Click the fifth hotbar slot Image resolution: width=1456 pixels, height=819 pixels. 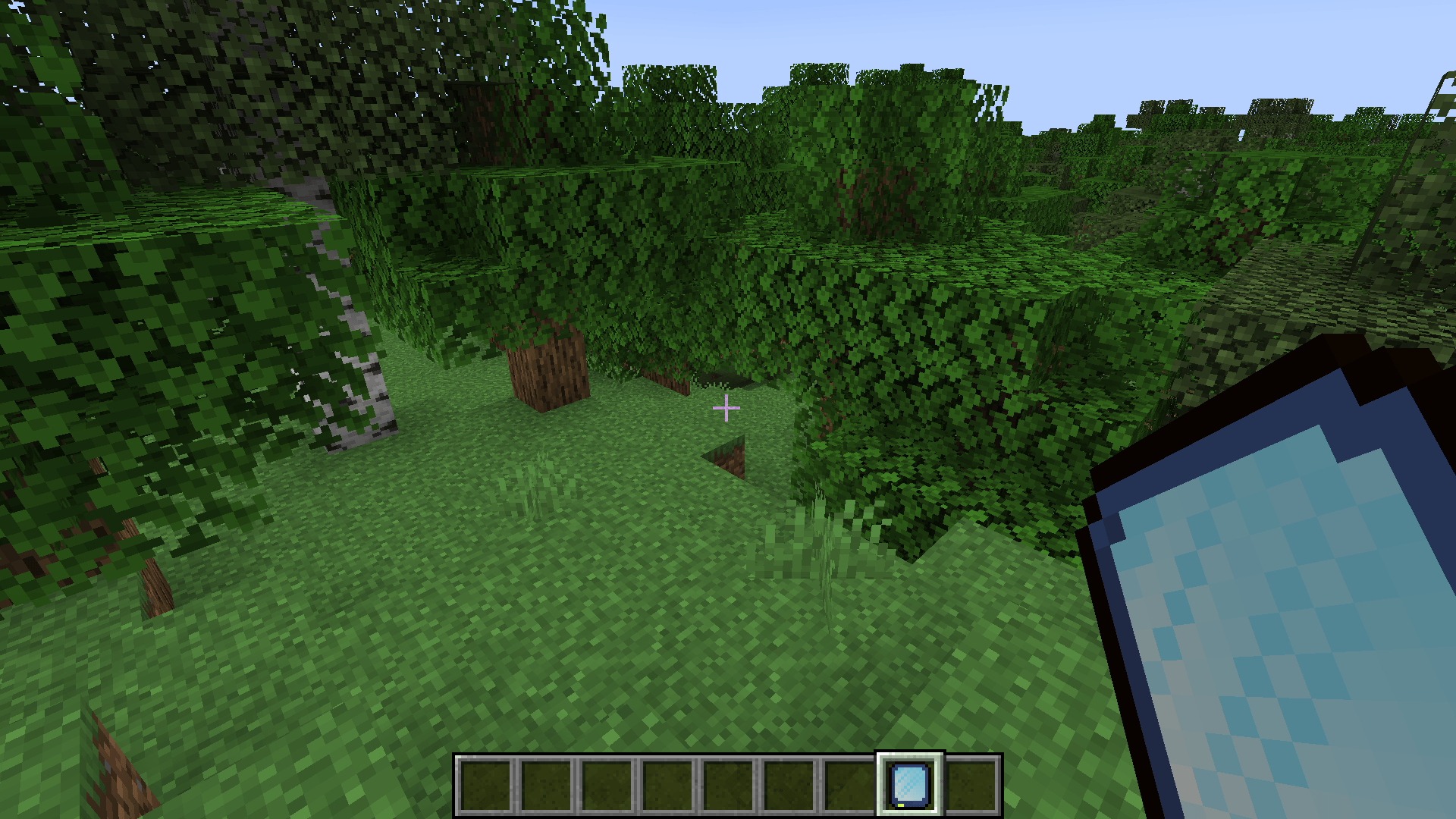[x=728, y=785]
